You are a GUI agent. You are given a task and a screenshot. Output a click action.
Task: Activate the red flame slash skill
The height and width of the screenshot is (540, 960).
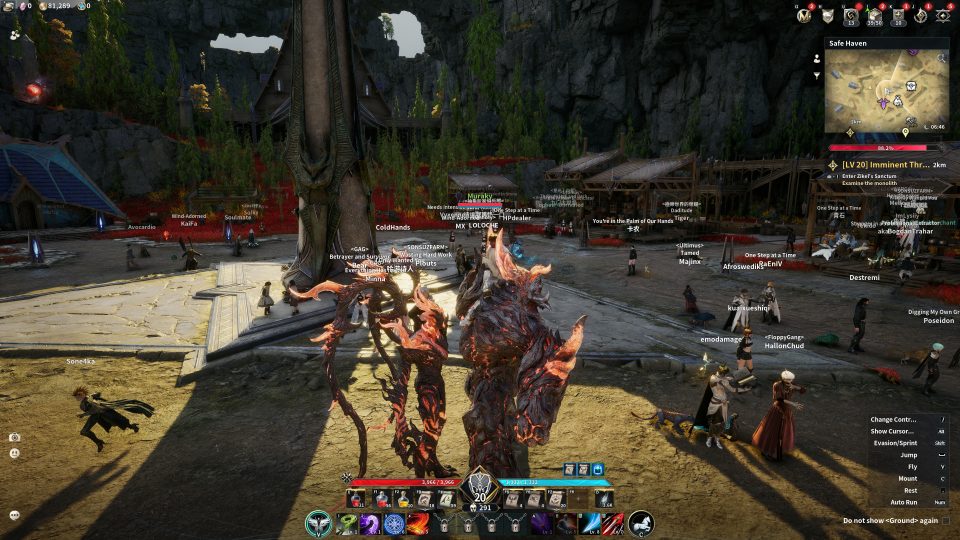pos(418,523)
